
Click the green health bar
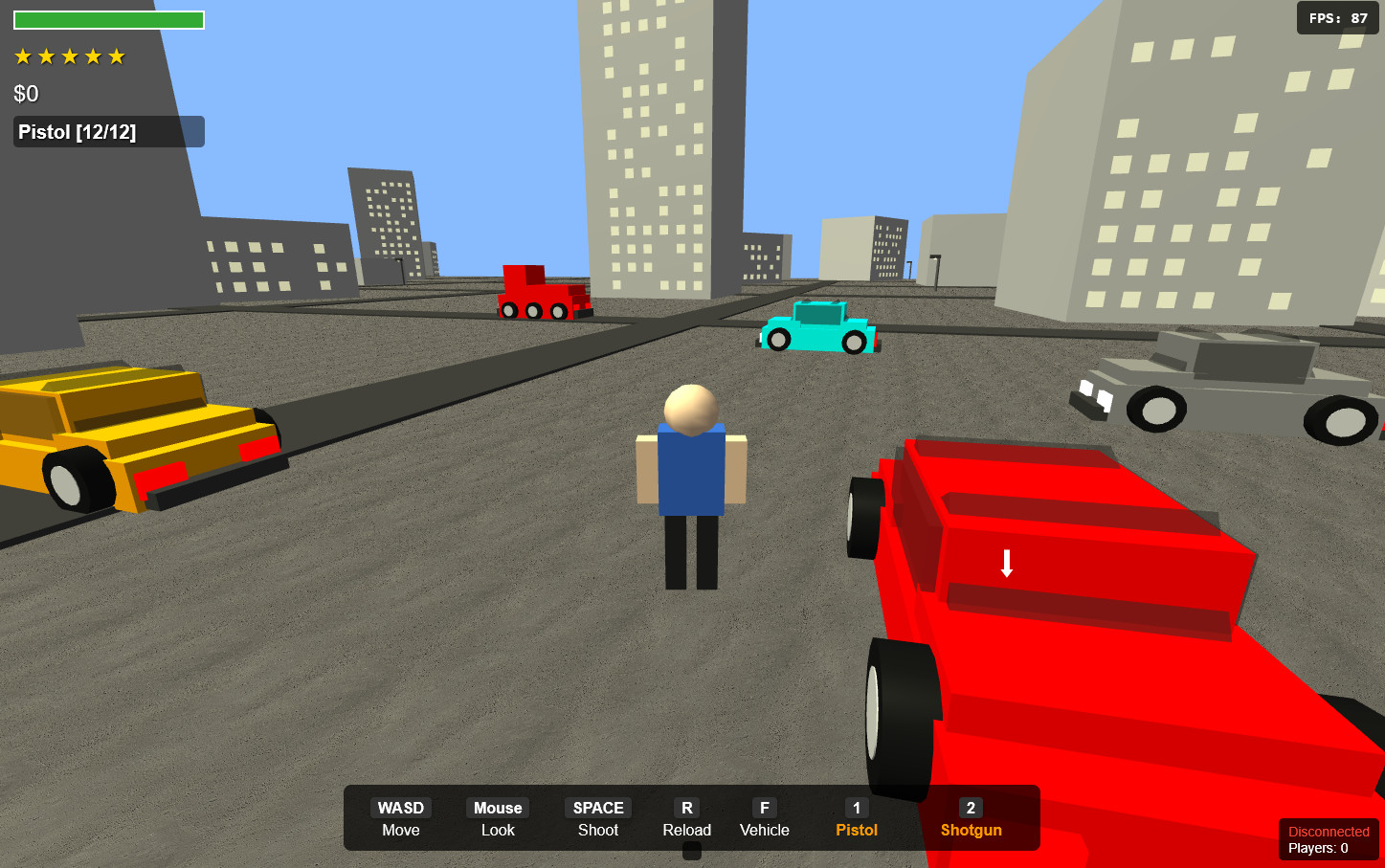108,18
